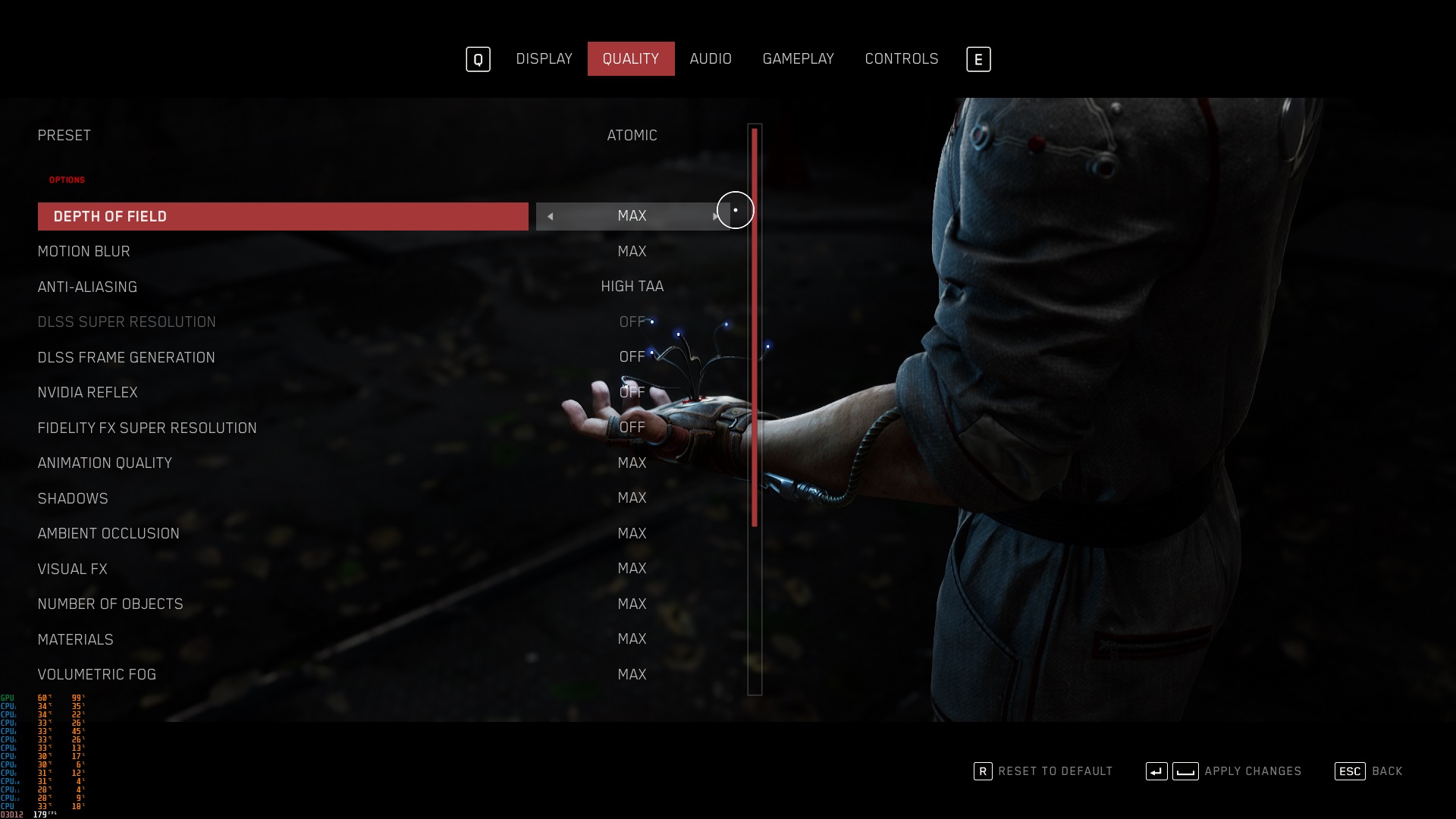Click the settings list scrollbar
This screenshot has width=1456, height=819.
click(755, 328)
